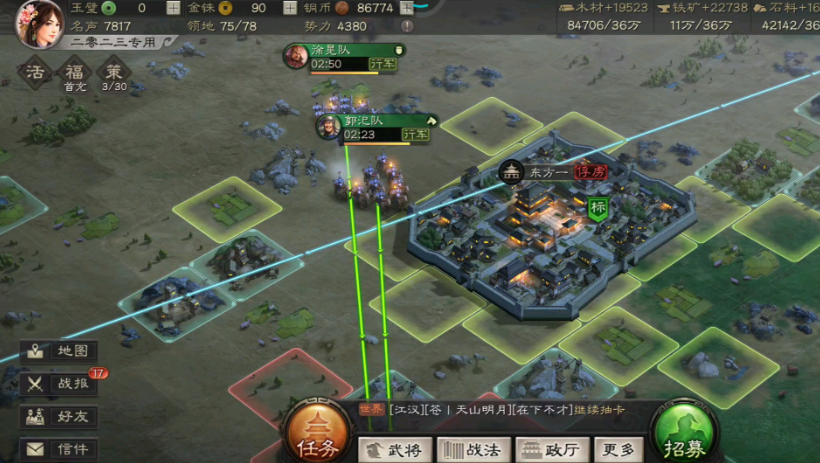Image resolution: width=820 pixels, height=463 pixels.
Task: Add 金铢 gold with plus button
Action: [291, 8]
